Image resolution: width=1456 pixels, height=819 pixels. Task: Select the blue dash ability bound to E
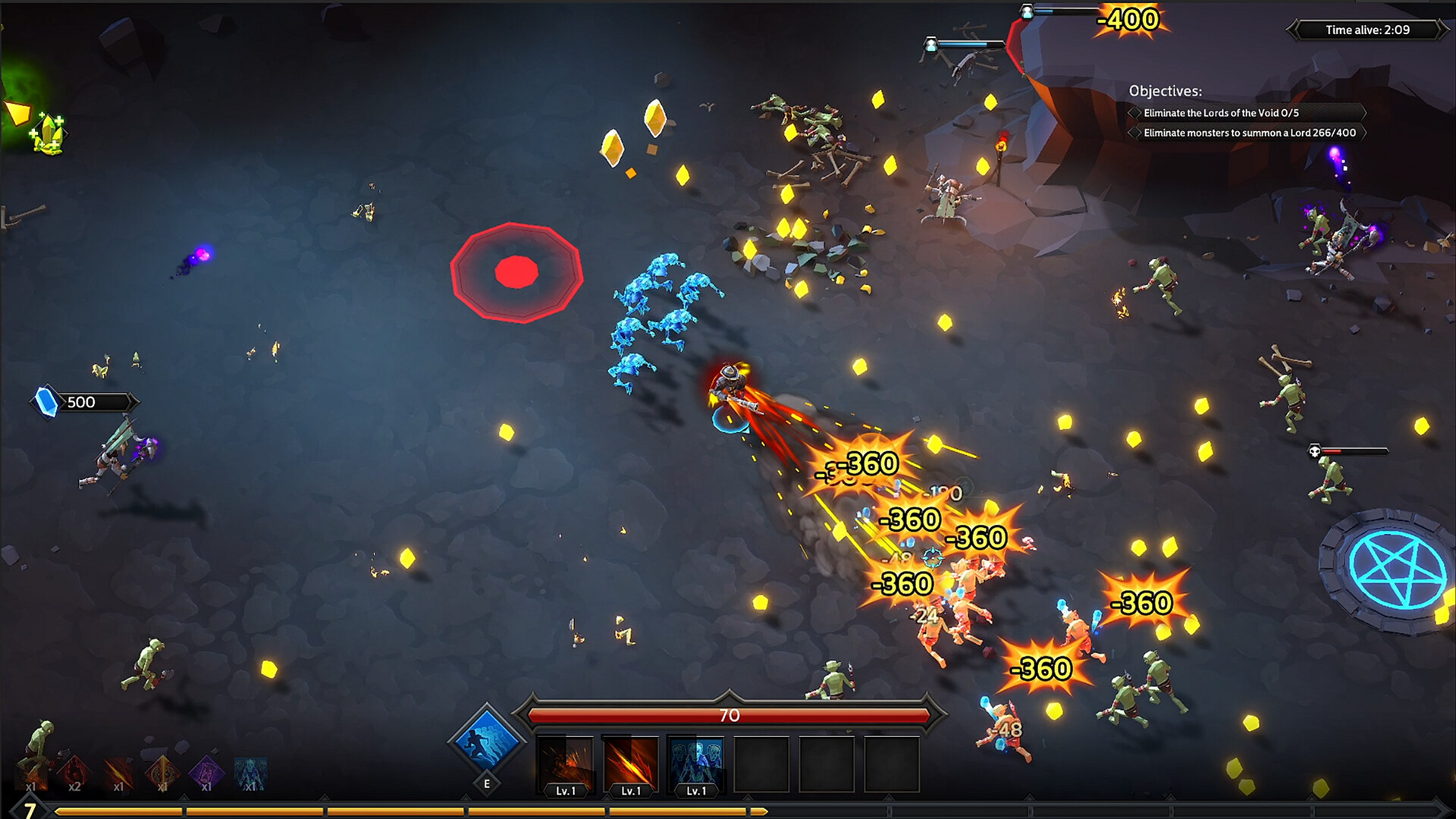point(486,739)
